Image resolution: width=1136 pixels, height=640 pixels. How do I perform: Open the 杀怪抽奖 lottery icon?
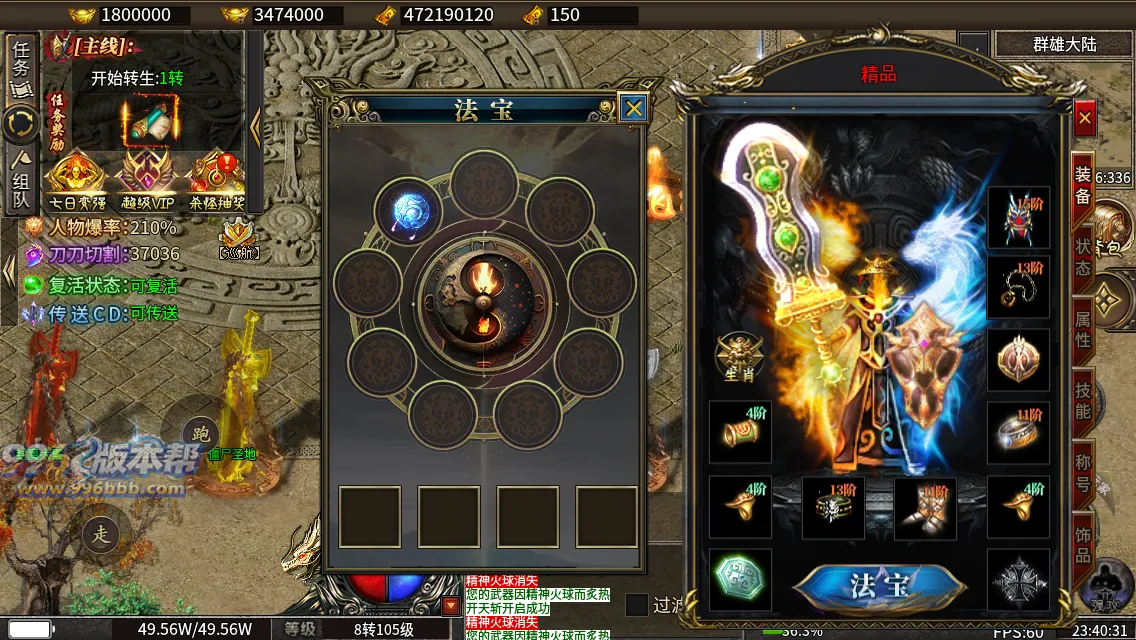[216, 174]
